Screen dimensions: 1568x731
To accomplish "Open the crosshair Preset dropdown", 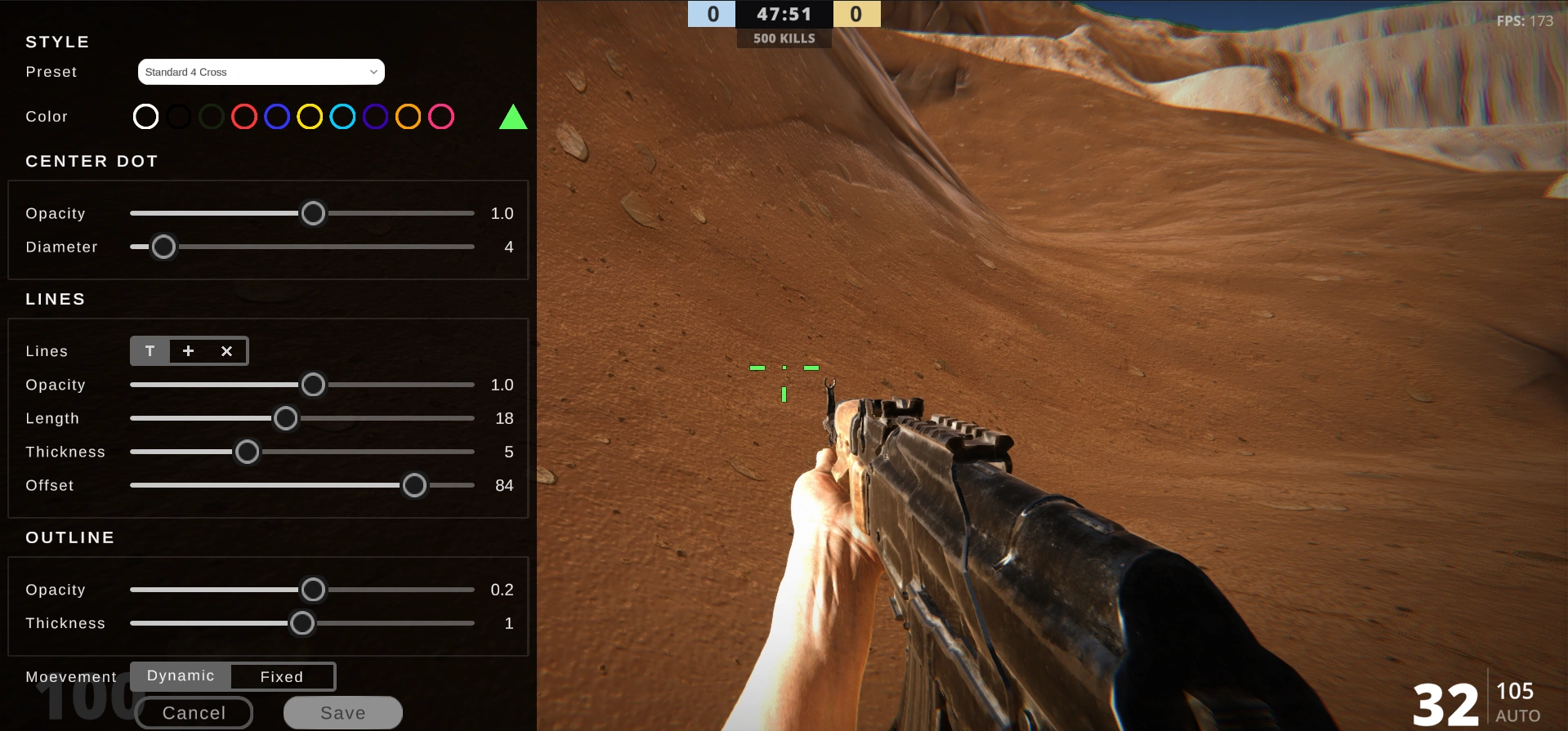I will point(261,71).
